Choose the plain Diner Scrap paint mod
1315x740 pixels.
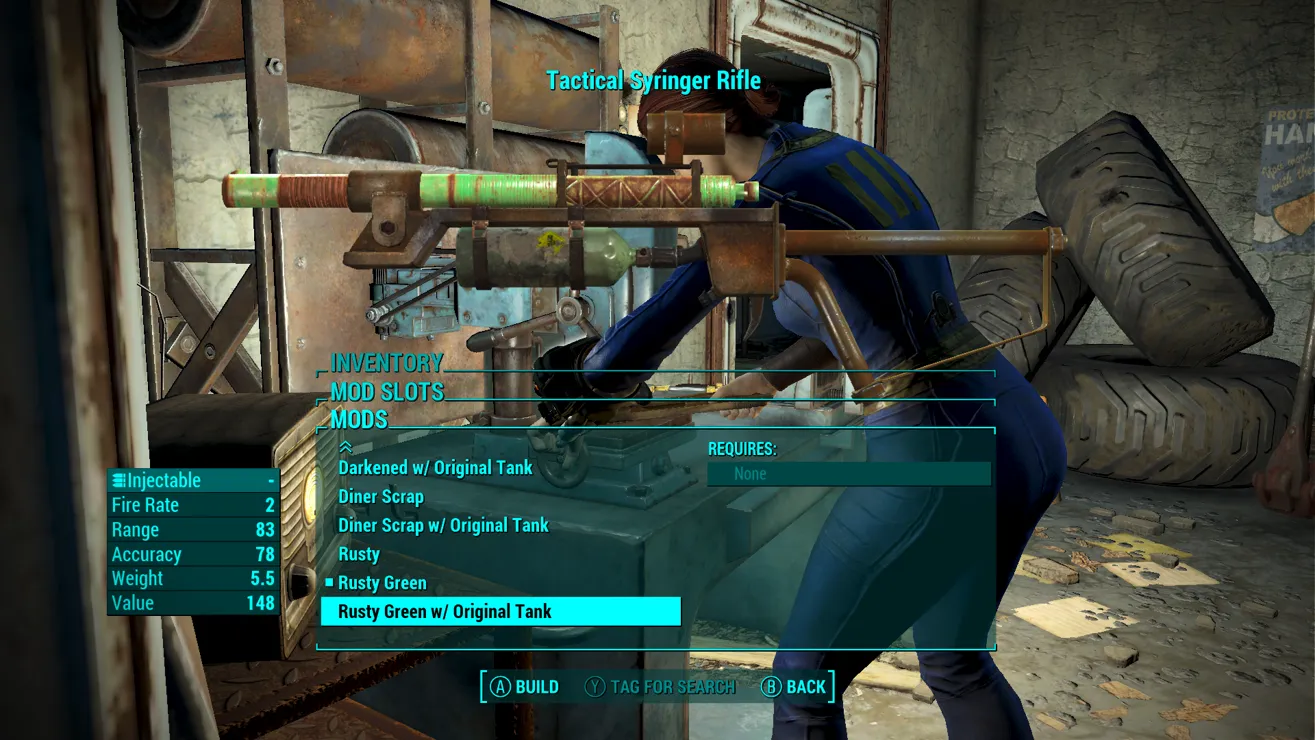click(381, 497)
